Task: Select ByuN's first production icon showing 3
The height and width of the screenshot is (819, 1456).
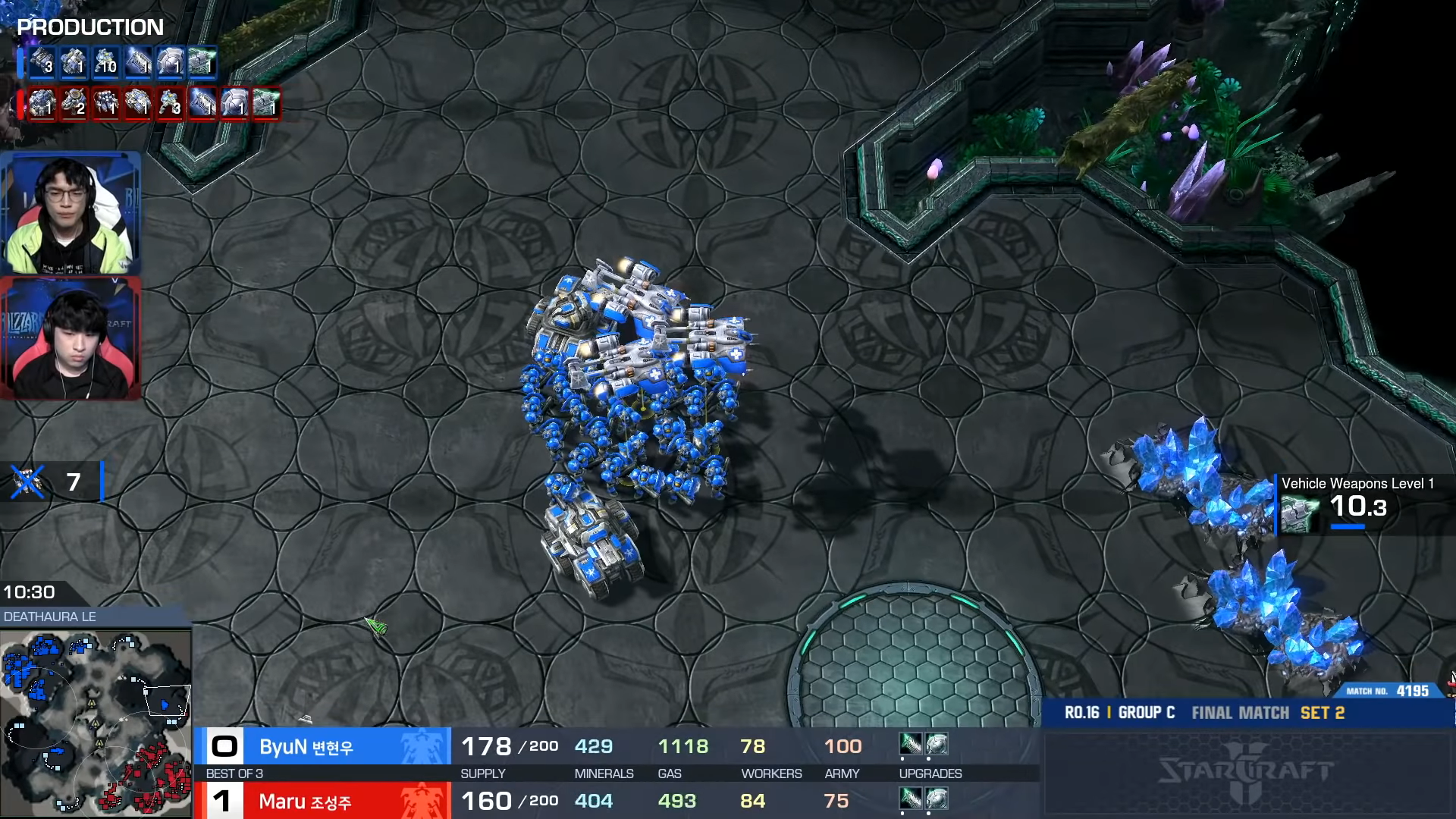Action: (x=42, y=63)
